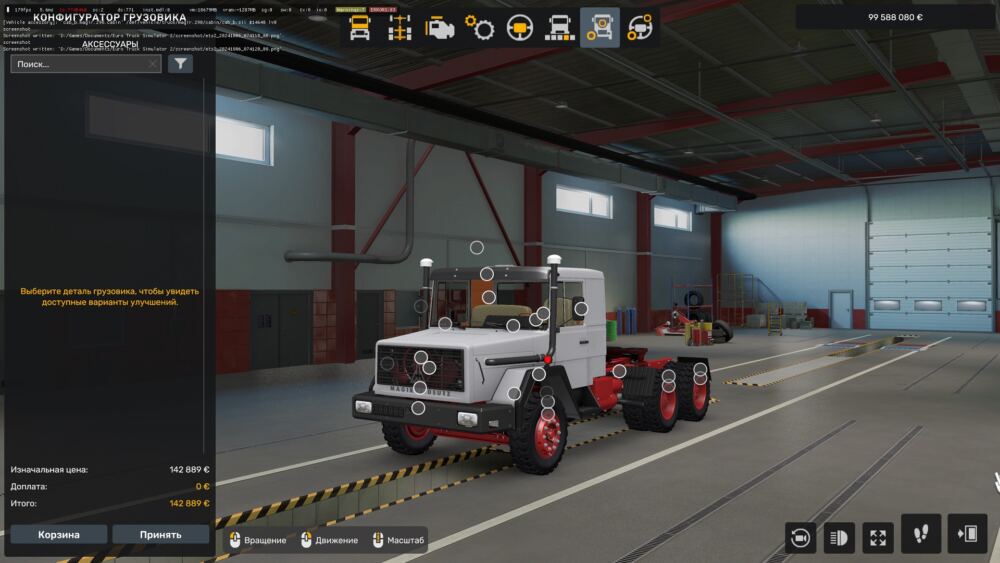The image size is (1000, 563).
Task: Select the truck accessories tab
Action: coord(600,28)
